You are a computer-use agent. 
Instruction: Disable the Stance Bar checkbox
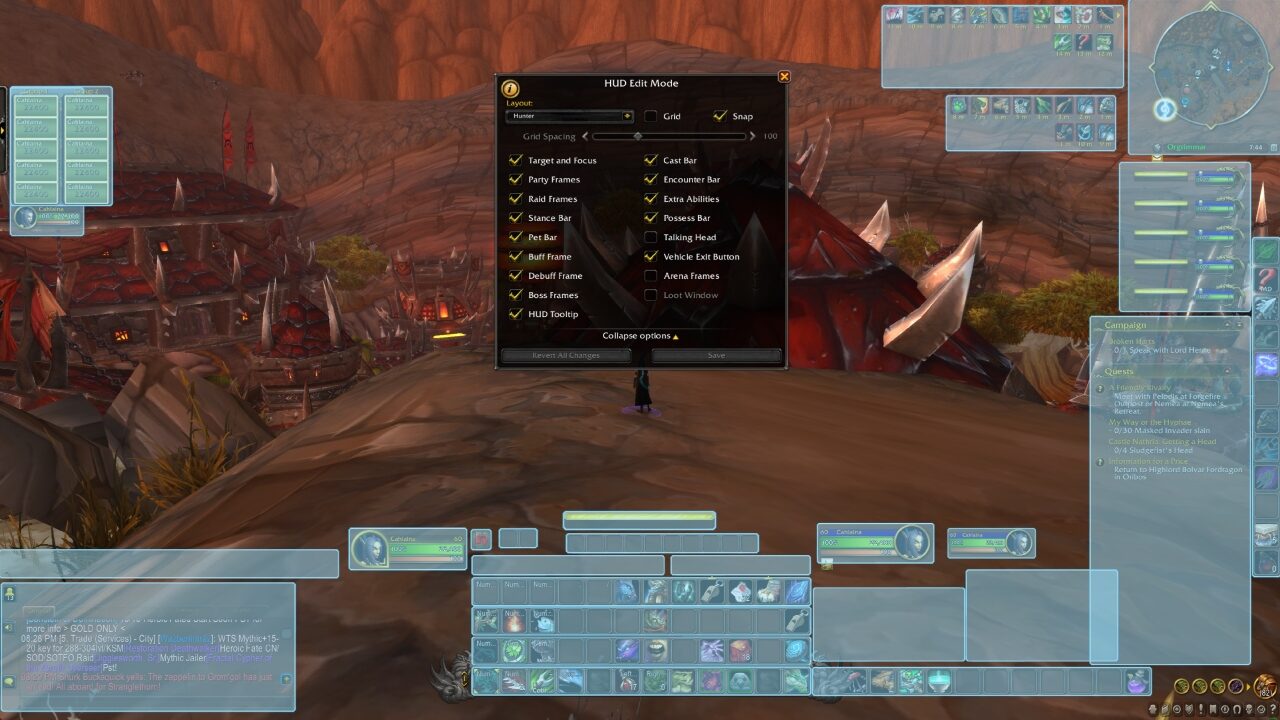(516, 218)
